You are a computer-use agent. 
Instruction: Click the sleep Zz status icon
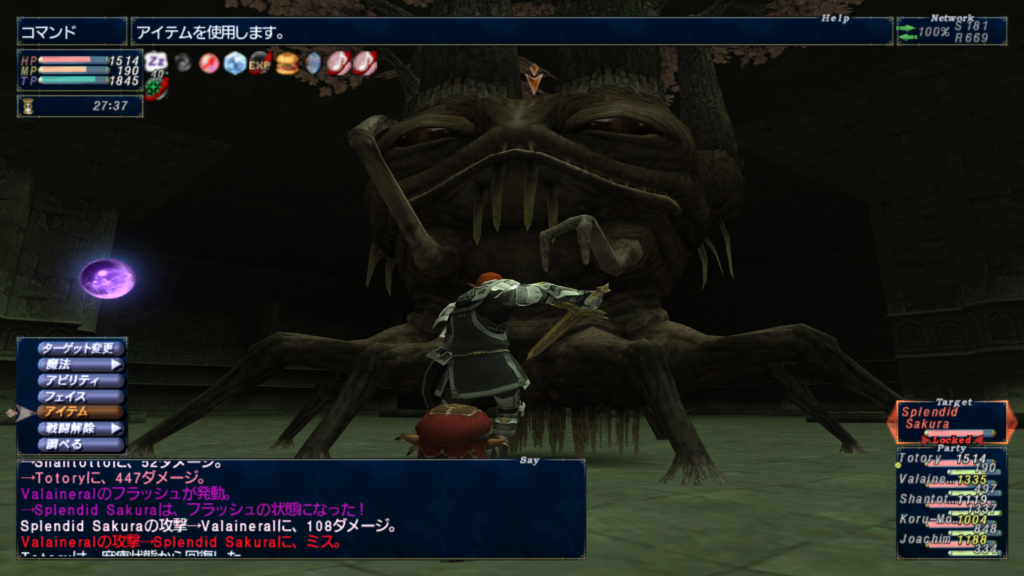156,62
